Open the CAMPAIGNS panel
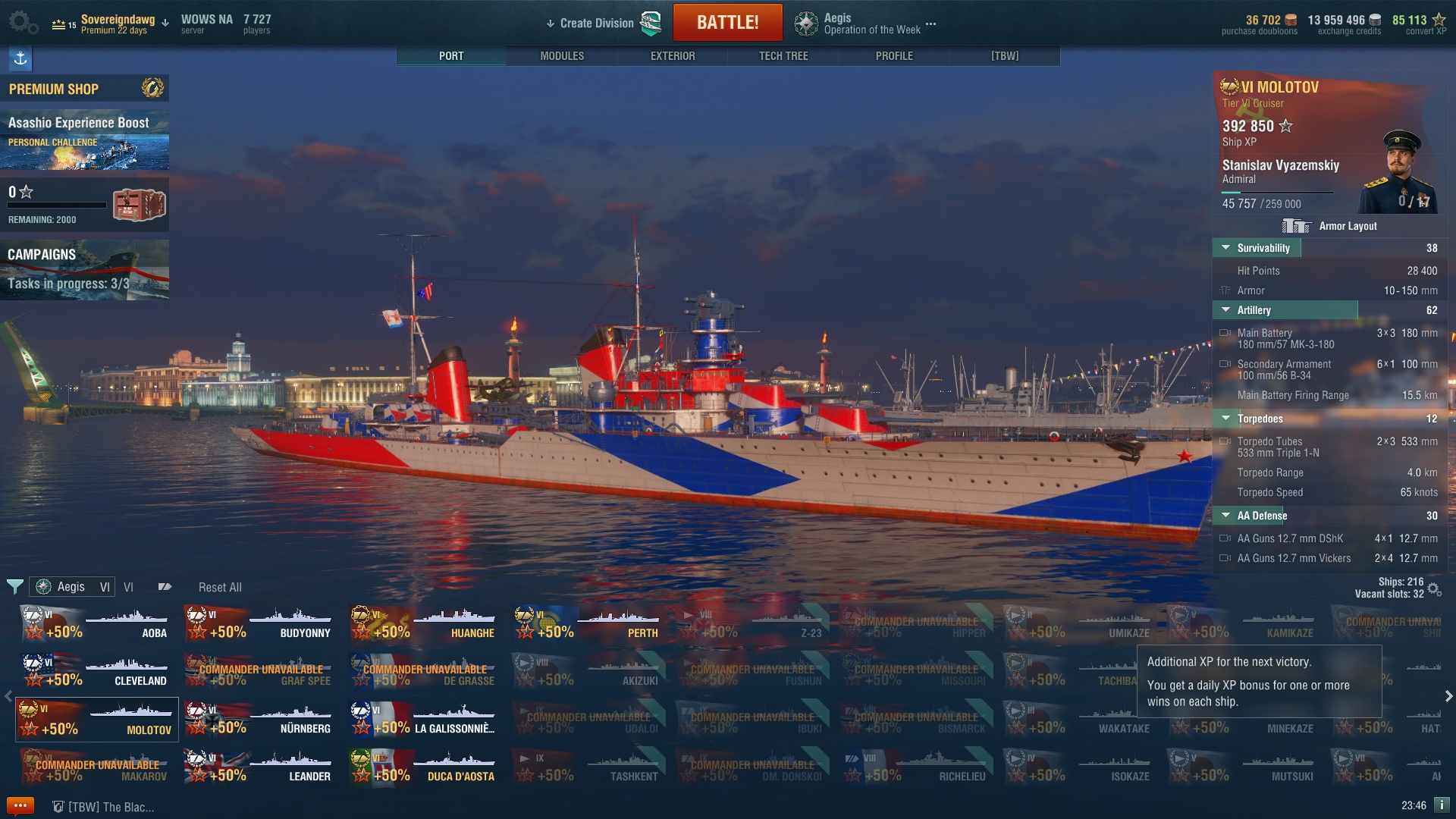Viewport: 1456px width, 819px height. pyautogui.click(x=84, y=270)
